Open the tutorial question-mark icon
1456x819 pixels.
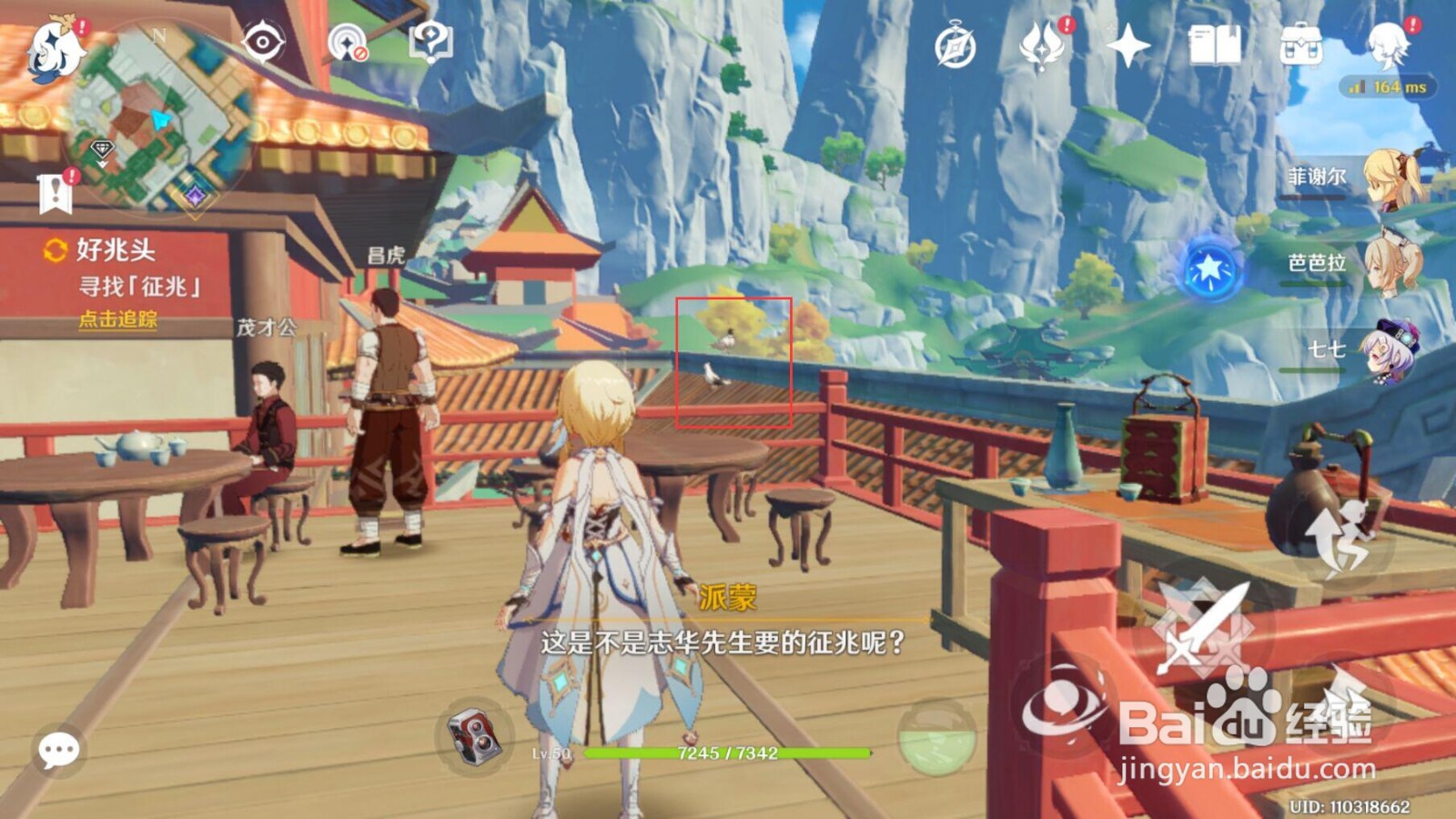(430, 41)
